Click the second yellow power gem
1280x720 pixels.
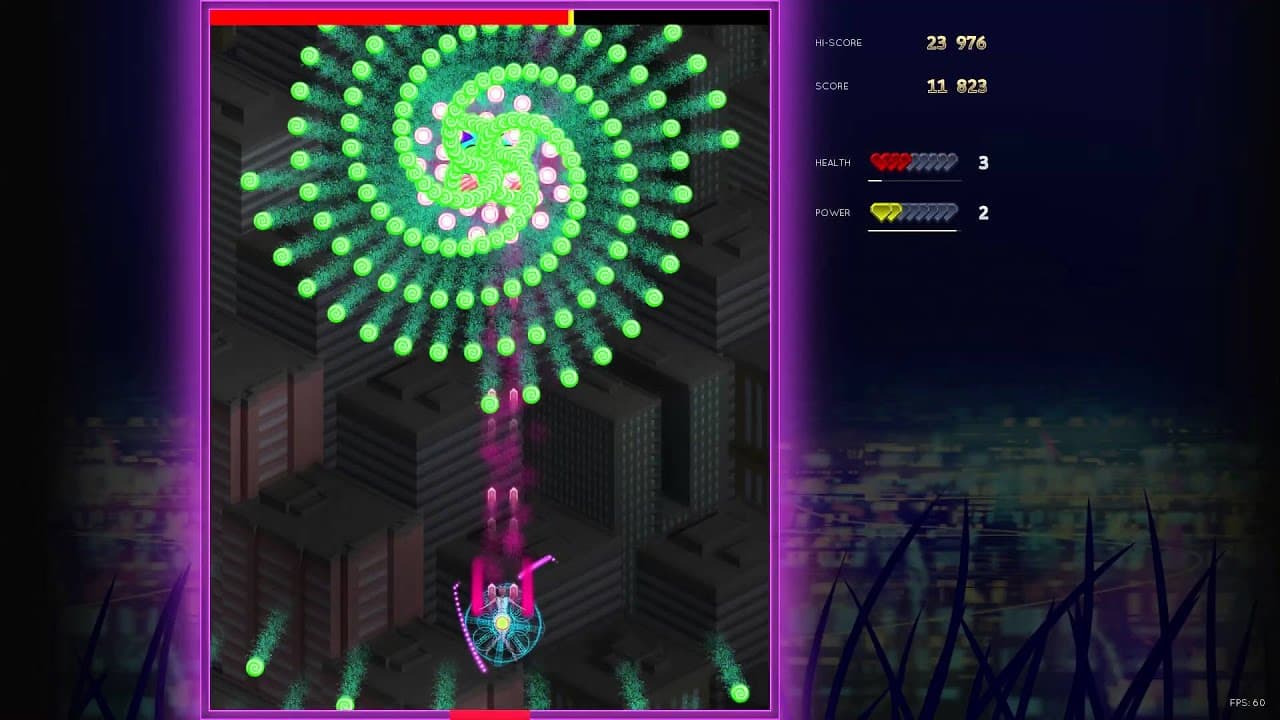(894, 212)
